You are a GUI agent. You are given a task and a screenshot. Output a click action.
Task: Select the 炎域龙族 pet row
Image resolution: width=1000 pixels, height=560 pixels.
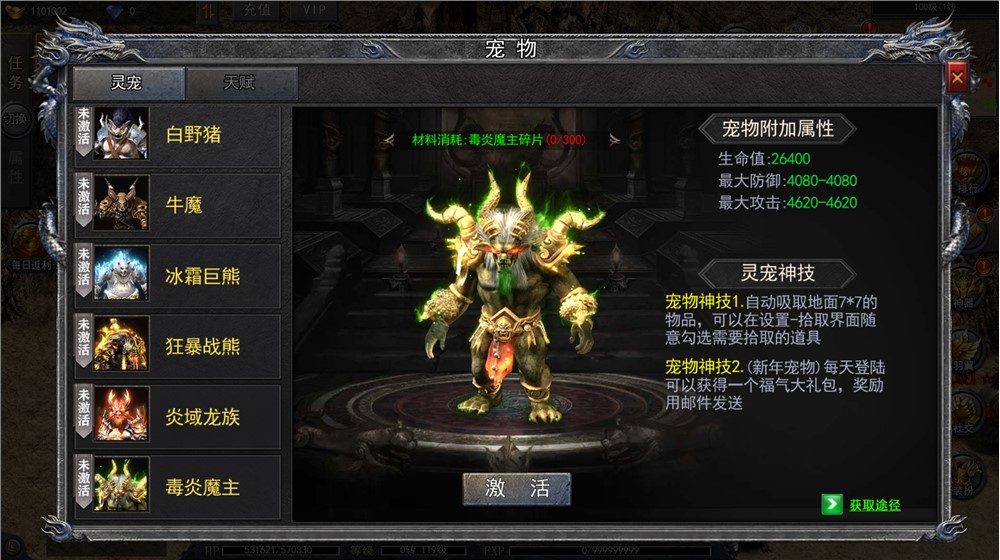[x=178, y=416]
